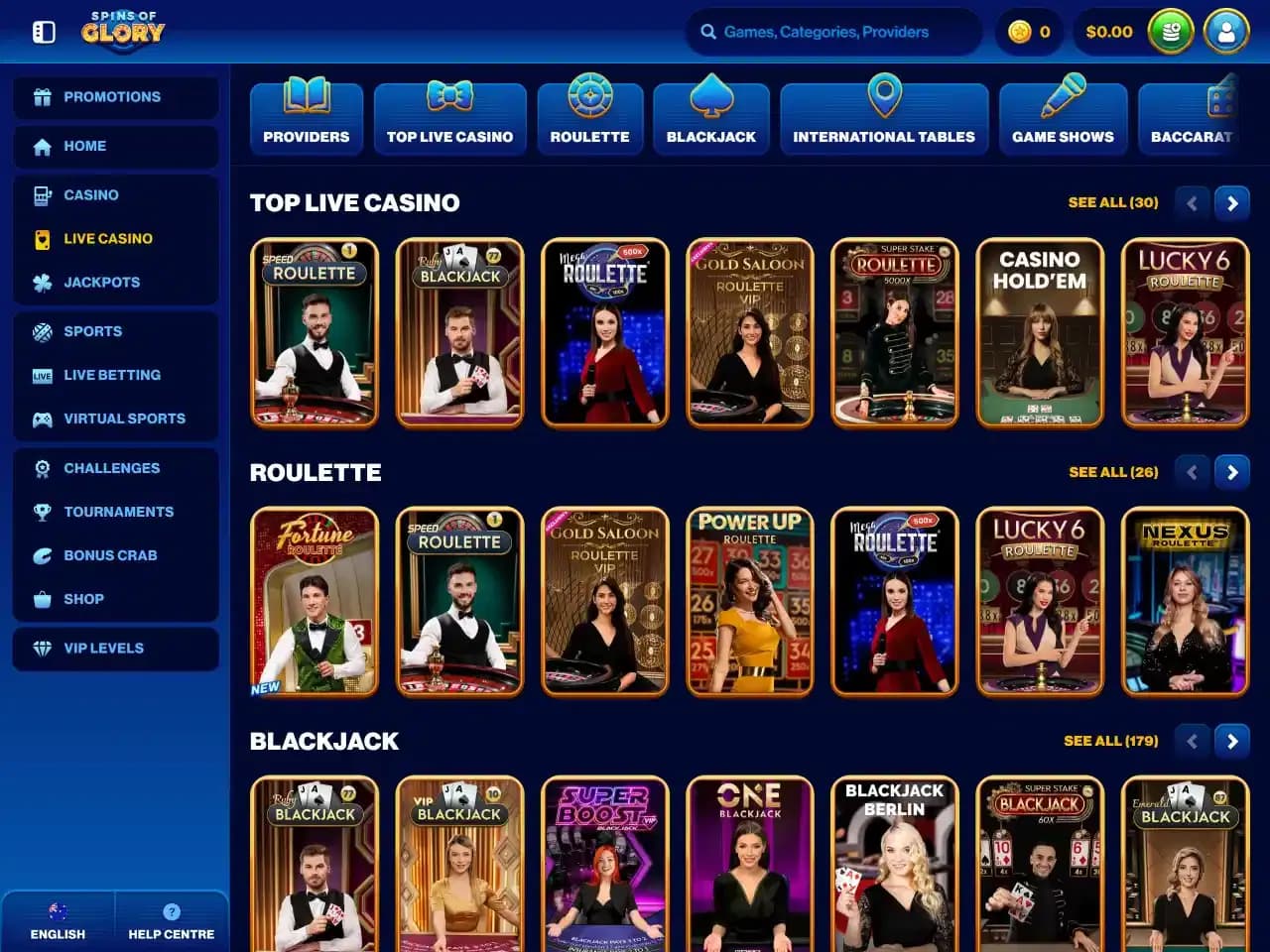
Task: Open the Tournaments trophy icon
Action: coord(42,512)
